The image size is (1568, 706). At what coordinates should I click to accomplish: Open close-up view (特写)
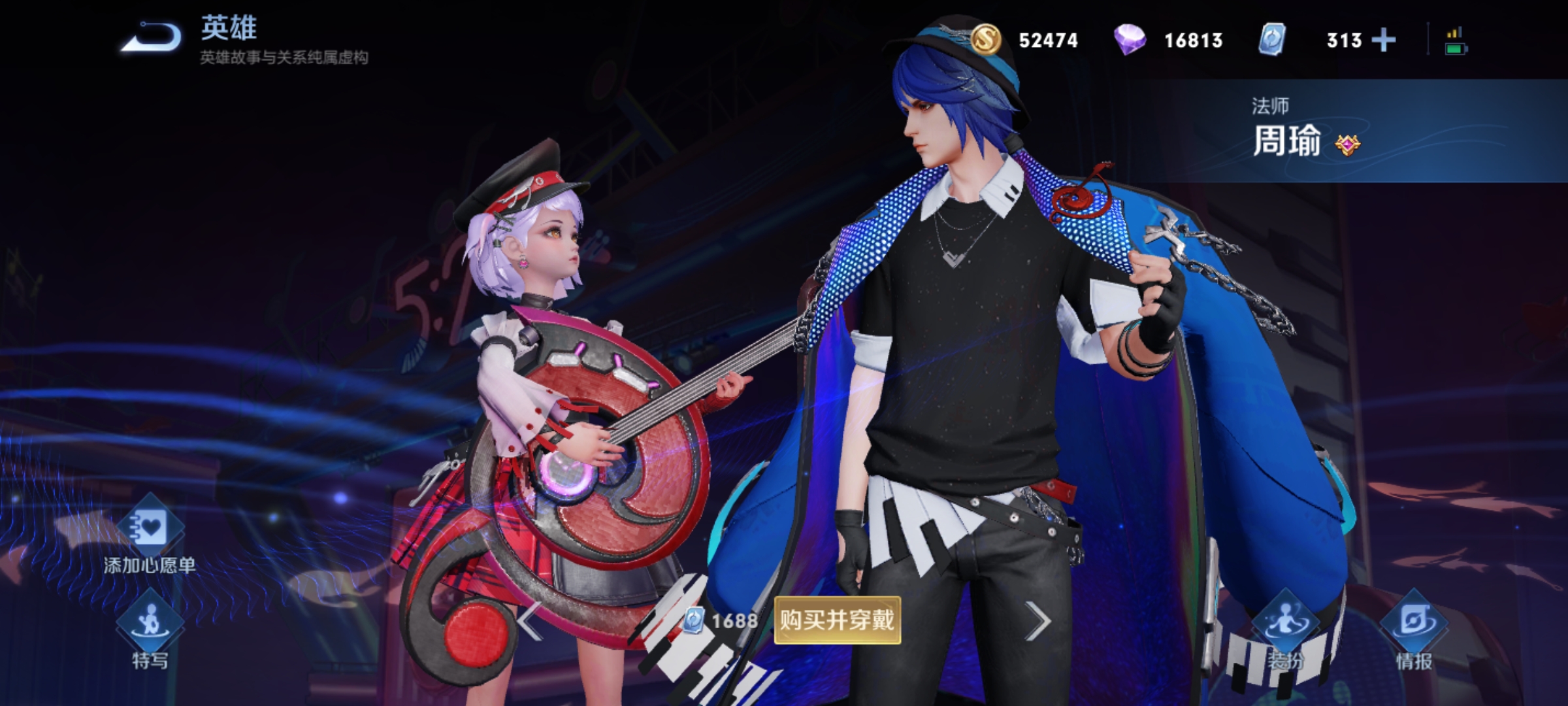pyautogui.click(x=150, y=628)
